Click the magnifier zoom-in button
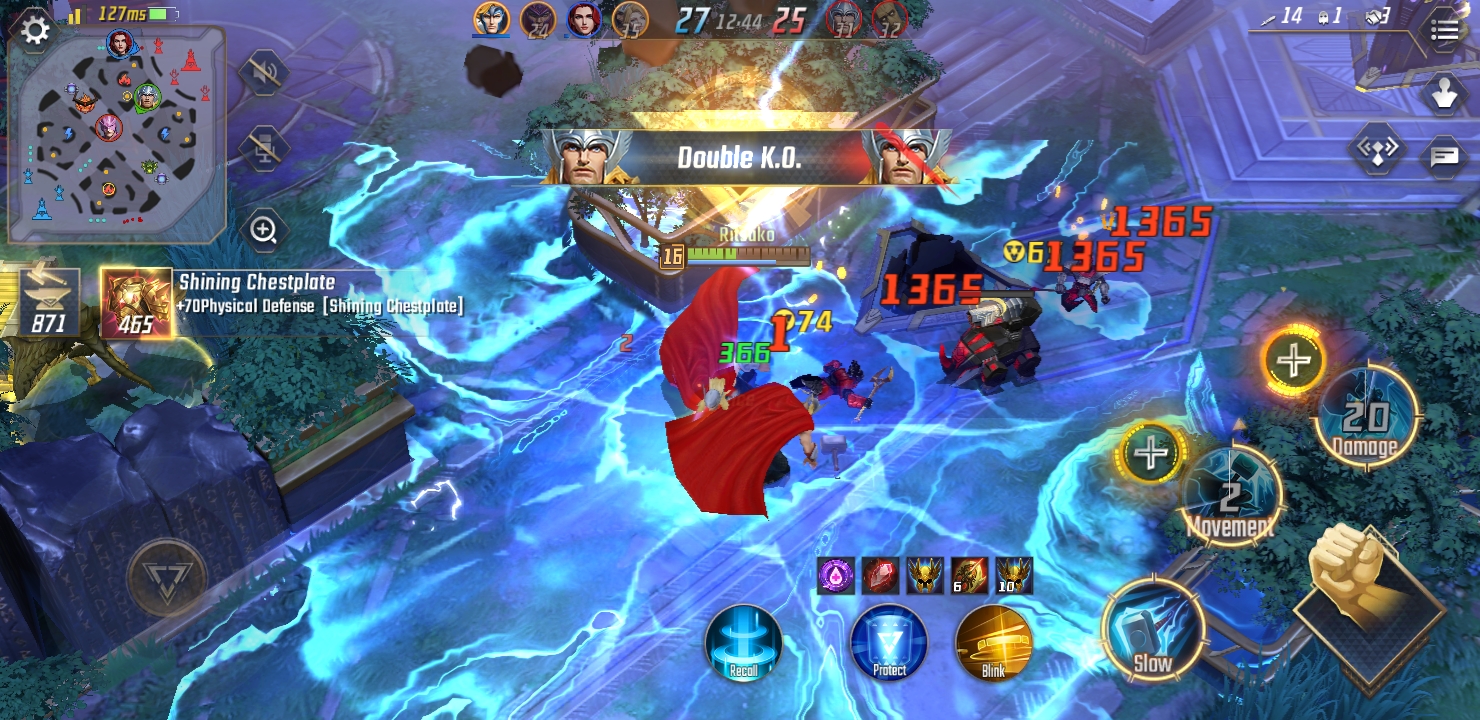Viewport: 1480px width, 720px height. click(x=264, y=231)
